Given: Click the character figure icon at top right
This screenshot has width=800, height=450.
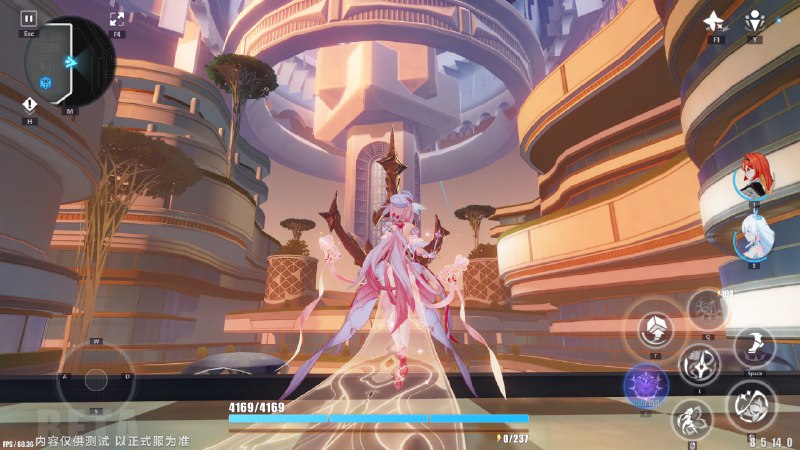Looking at the screenshot, I should [755, 21].
